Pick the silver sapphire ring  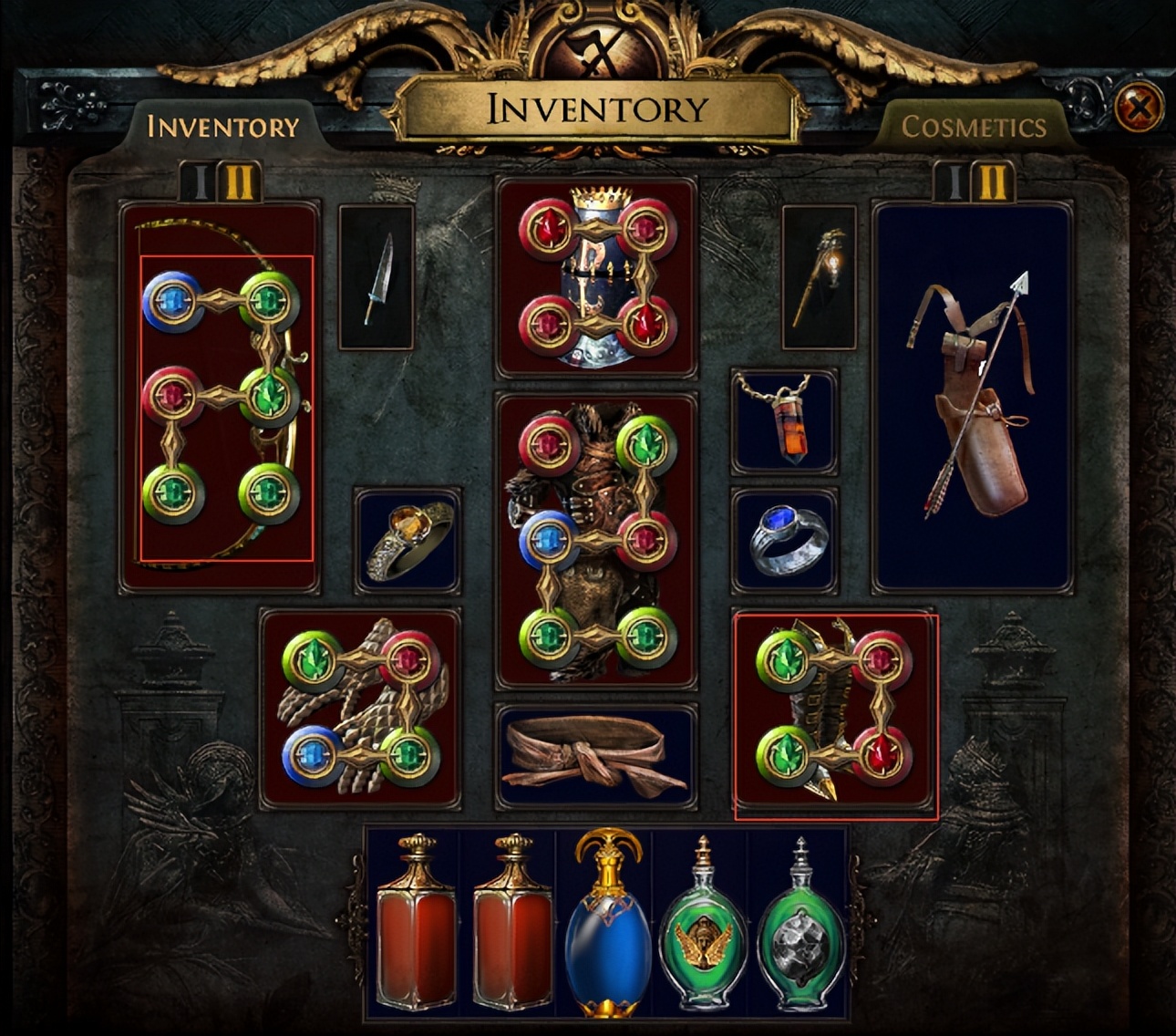tap(784, 541)
